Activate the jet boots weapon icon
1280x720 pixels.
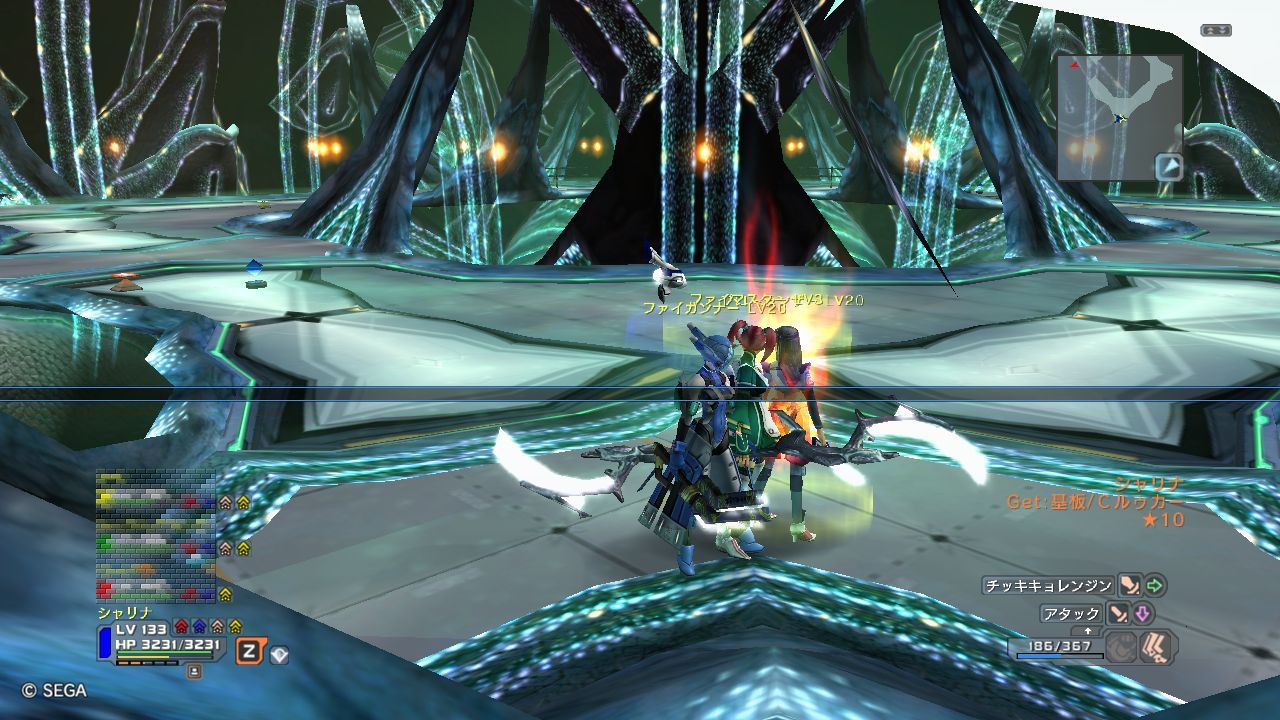pyautogui.click(x=1157, y=646)
